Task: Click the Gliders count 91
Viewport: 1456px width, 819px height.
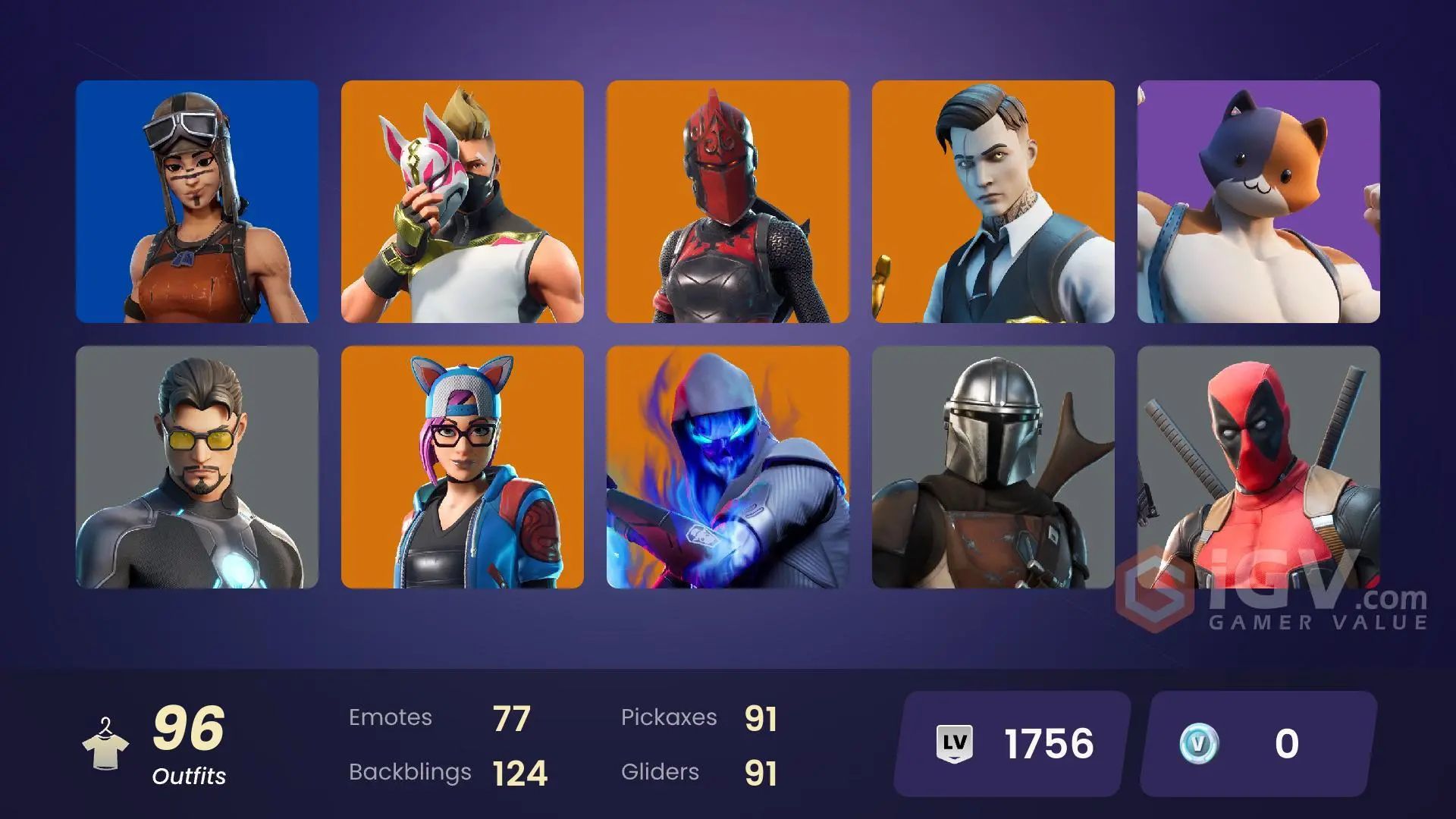Action: click(x=762, y=771)
